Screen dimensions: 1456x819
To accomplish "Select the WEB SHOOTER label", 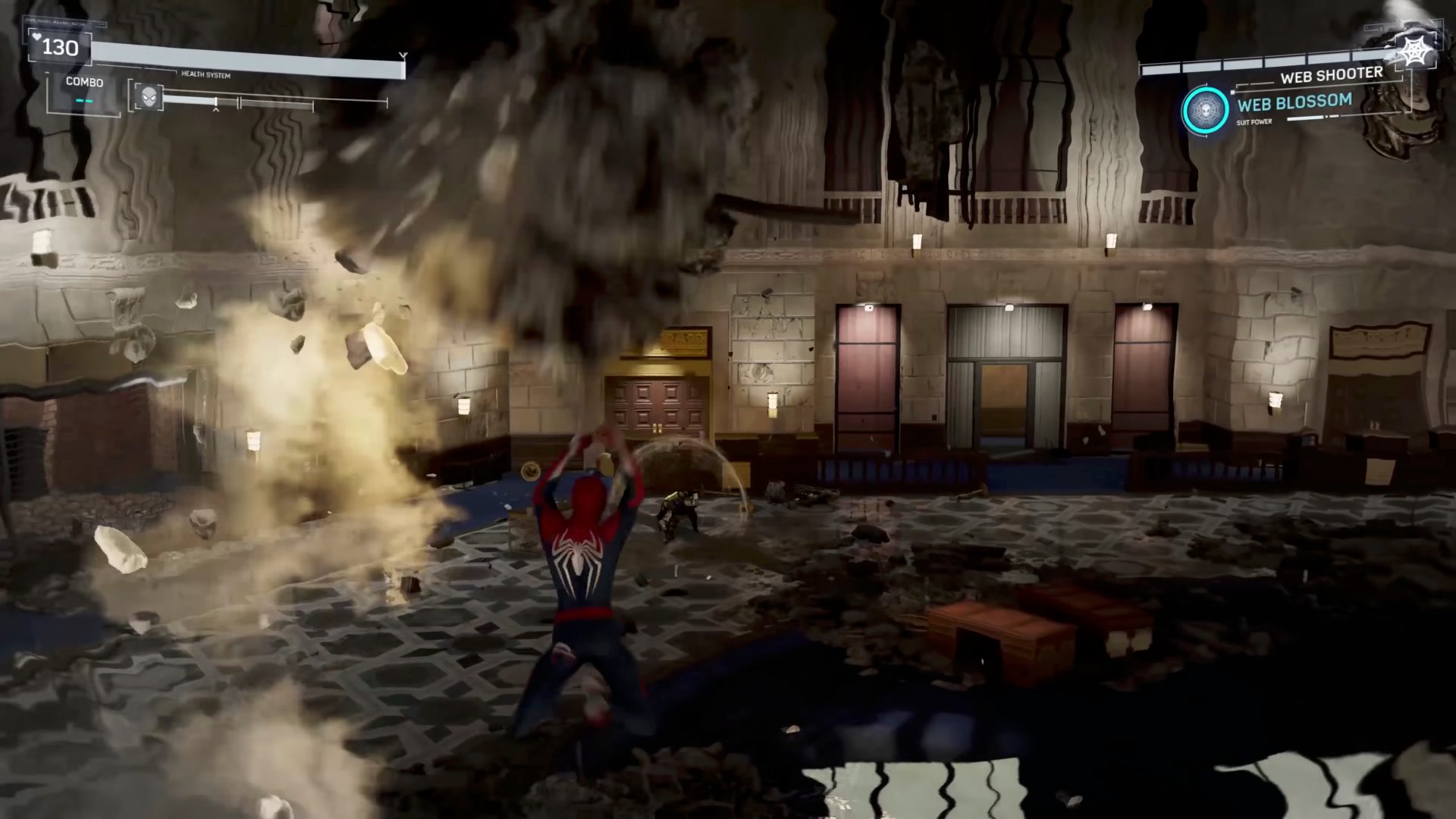I will coord(1332,74).
